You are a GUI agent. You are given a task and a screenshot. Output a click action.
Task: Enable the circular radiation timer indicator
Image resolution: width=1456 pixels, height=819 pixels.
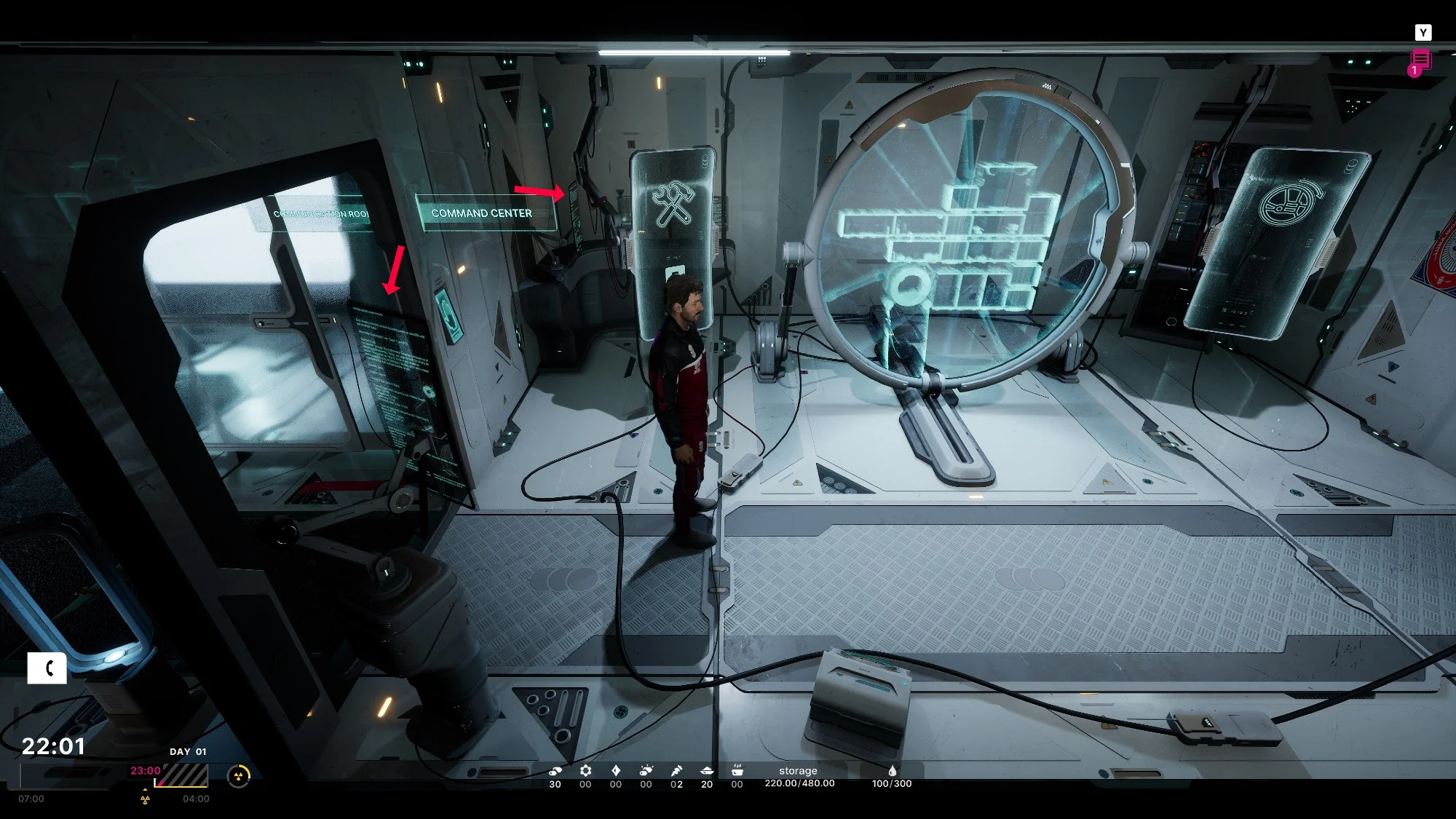[x=239, y=776]
